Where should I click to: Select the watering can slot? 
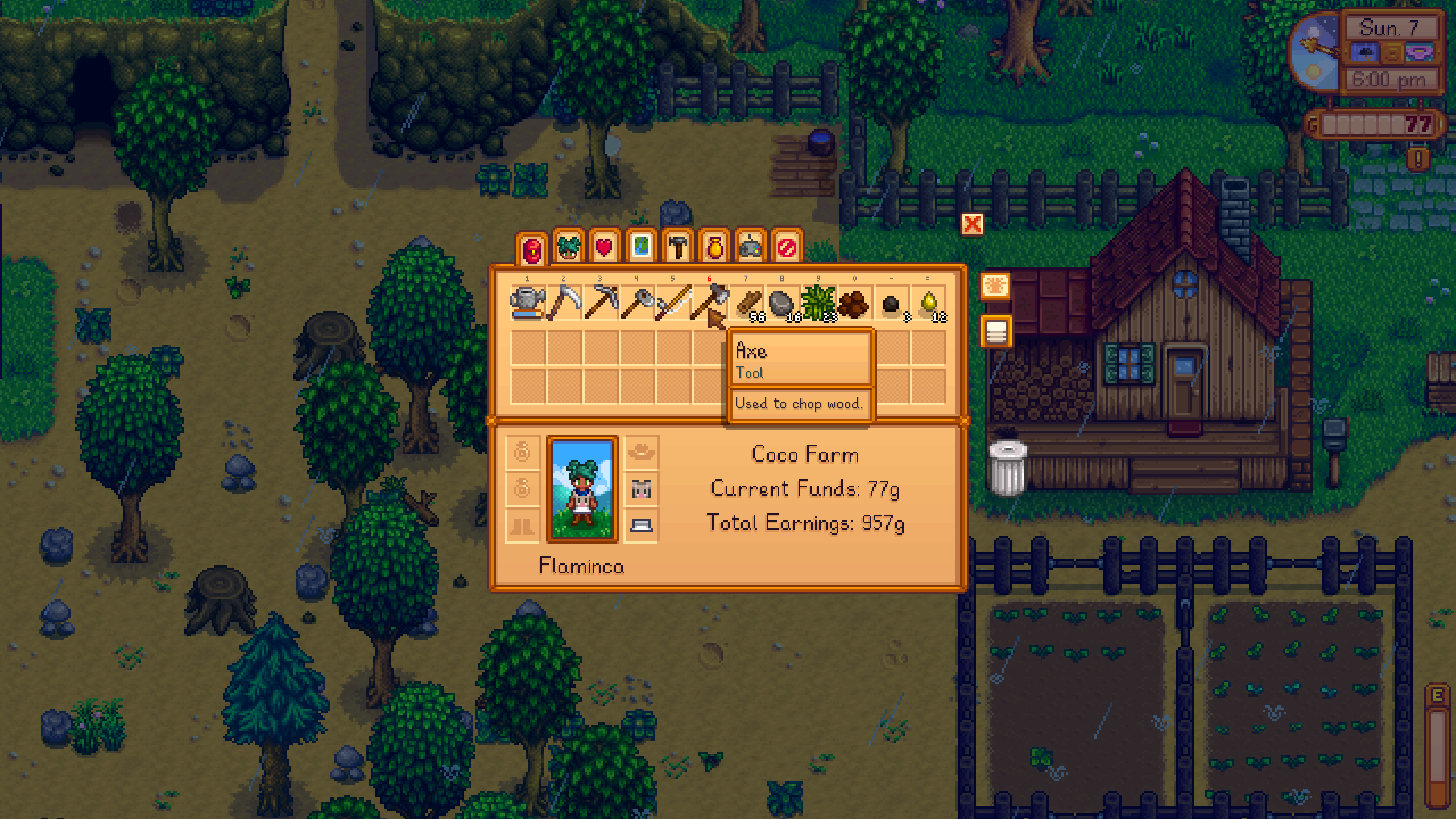528,303
